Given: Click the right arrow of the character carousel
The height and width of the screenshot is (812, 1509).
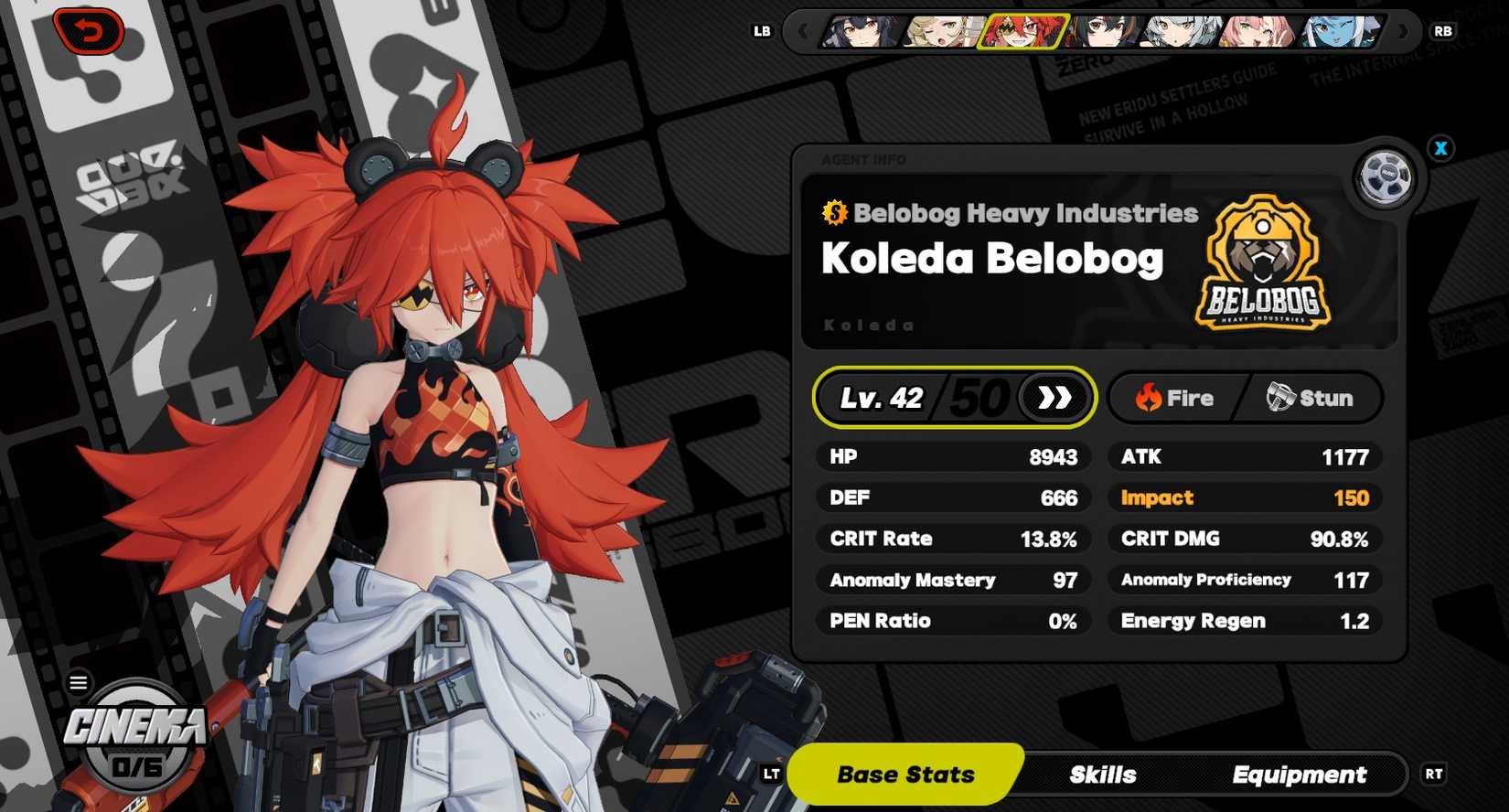Looking at the screenshot, I should click(x=1401, y=32).
